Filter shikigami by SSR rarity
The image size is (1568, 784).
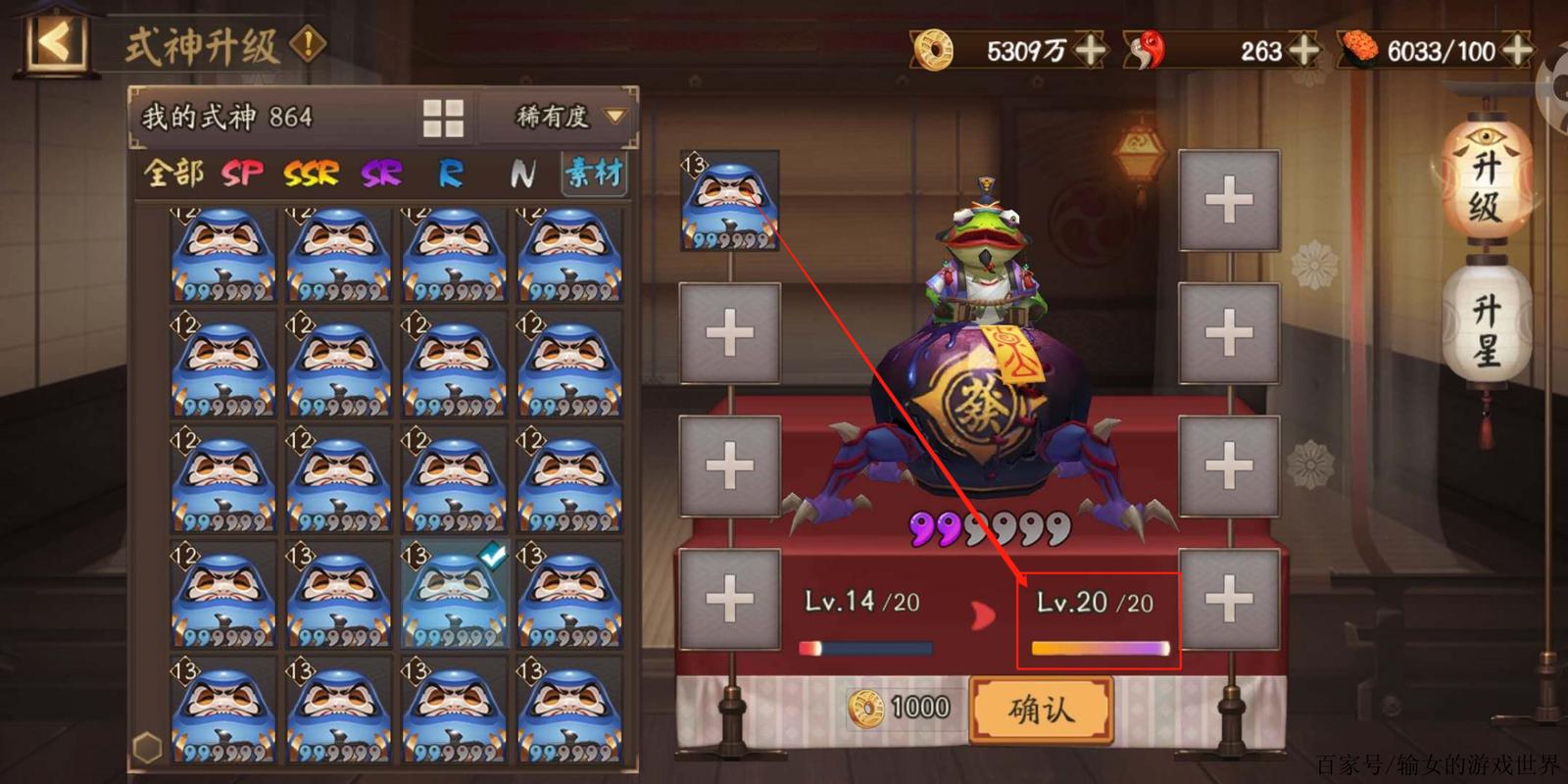pos(311,174)
